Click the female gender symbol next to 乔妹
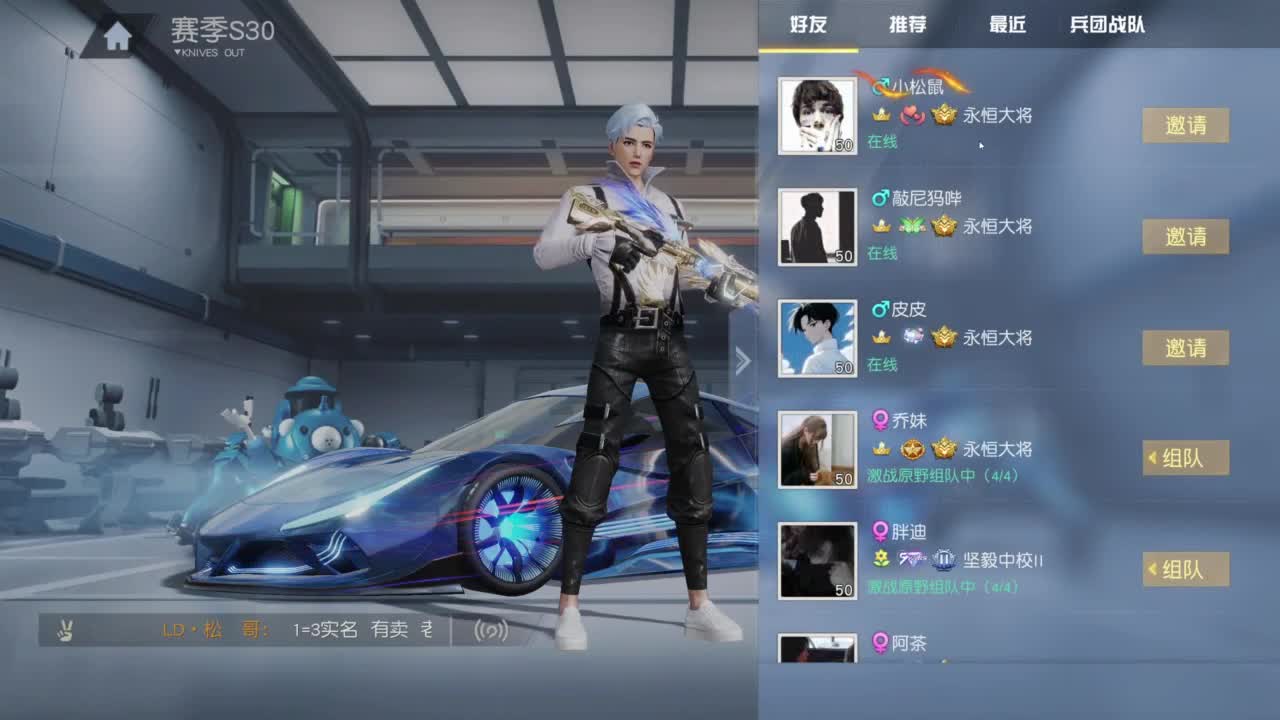 click(x=880, y=421)
